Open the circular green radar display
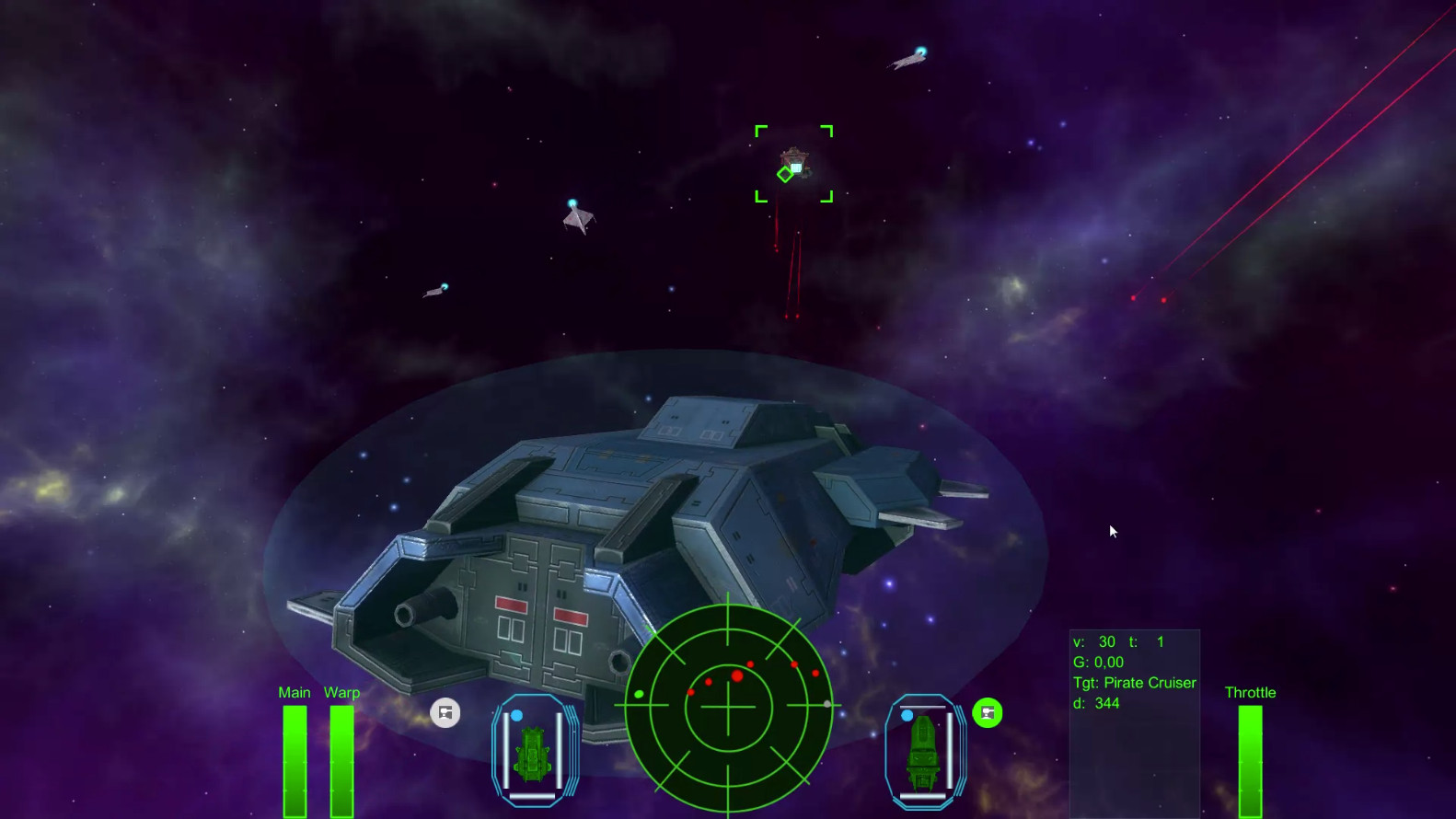Image resolution: width=1456 pixels, height=819 pixels. [728, 707]
